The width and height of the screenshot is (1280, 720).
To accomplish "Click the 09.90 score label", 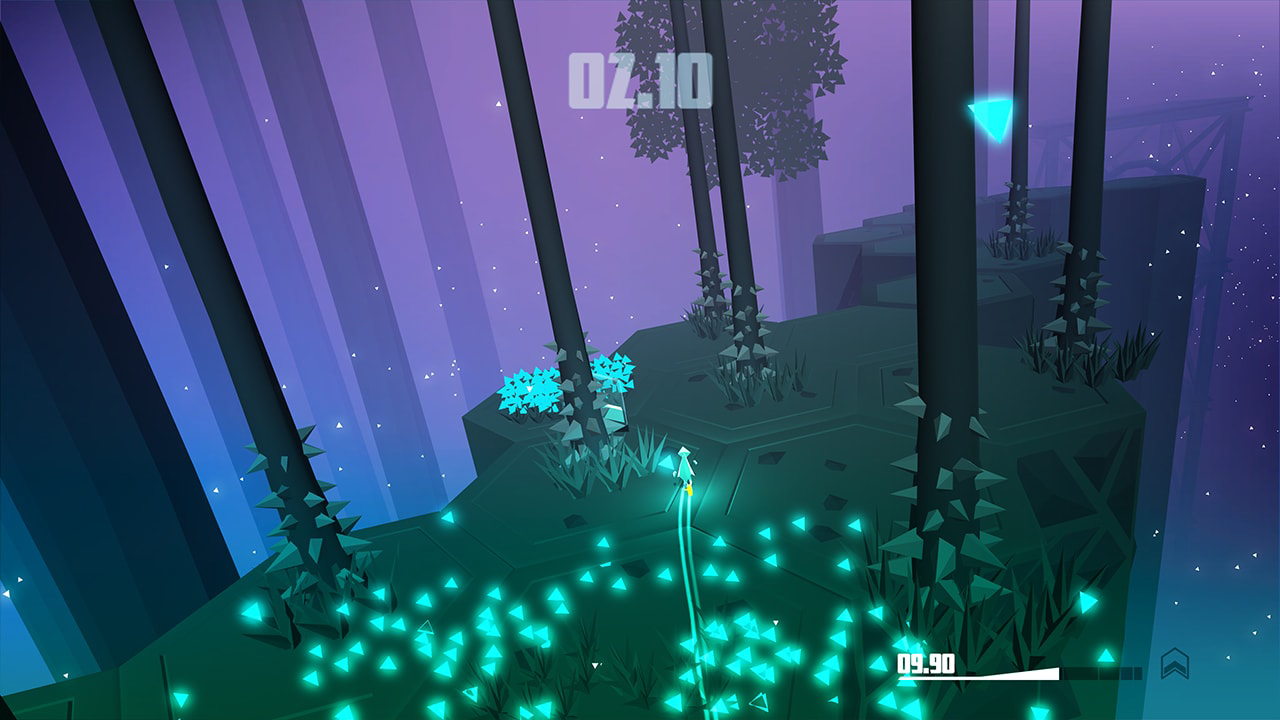I will (x=925, y=661).
